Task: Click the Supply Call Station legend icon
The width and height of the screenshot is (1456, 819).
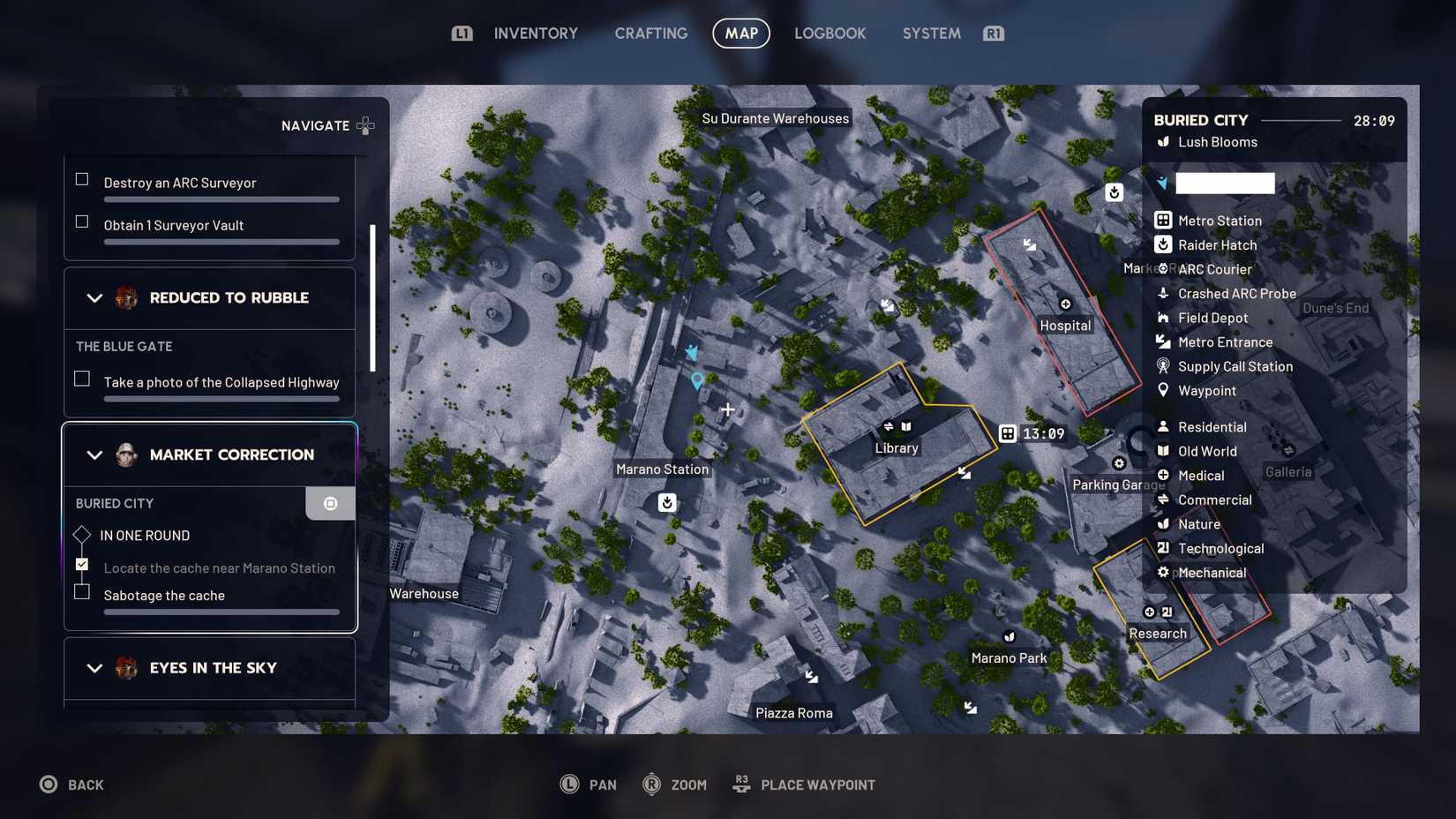Action: [x=1164, y=366]
